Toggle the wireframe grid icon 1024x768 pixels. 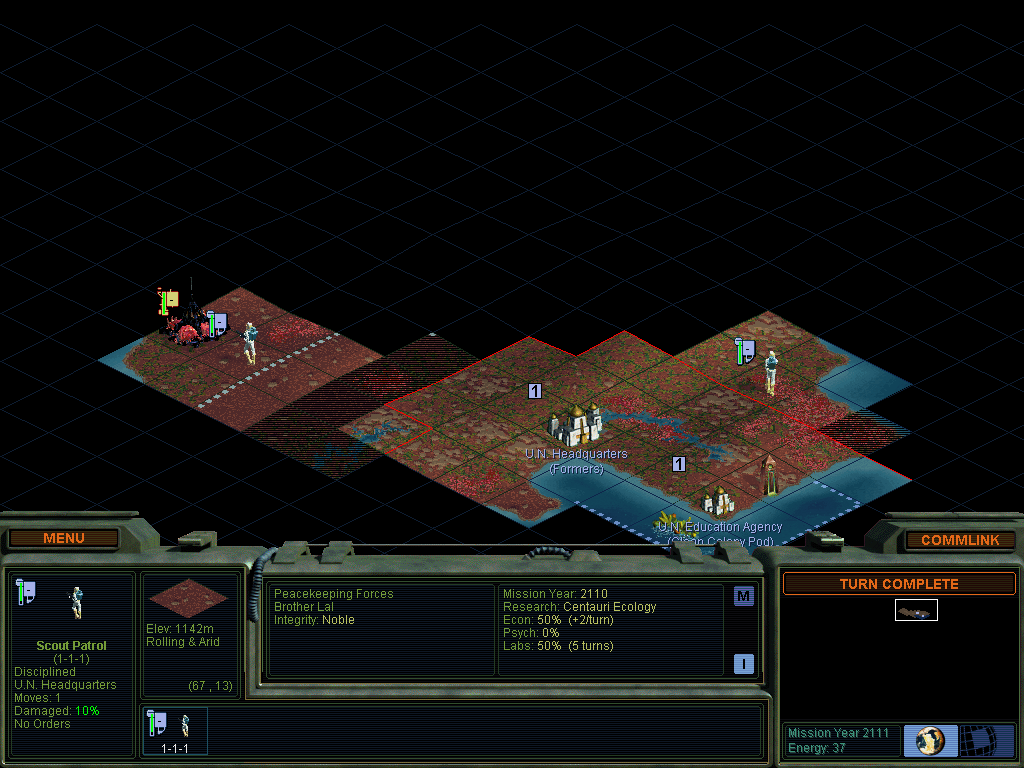tap(987, 741)
